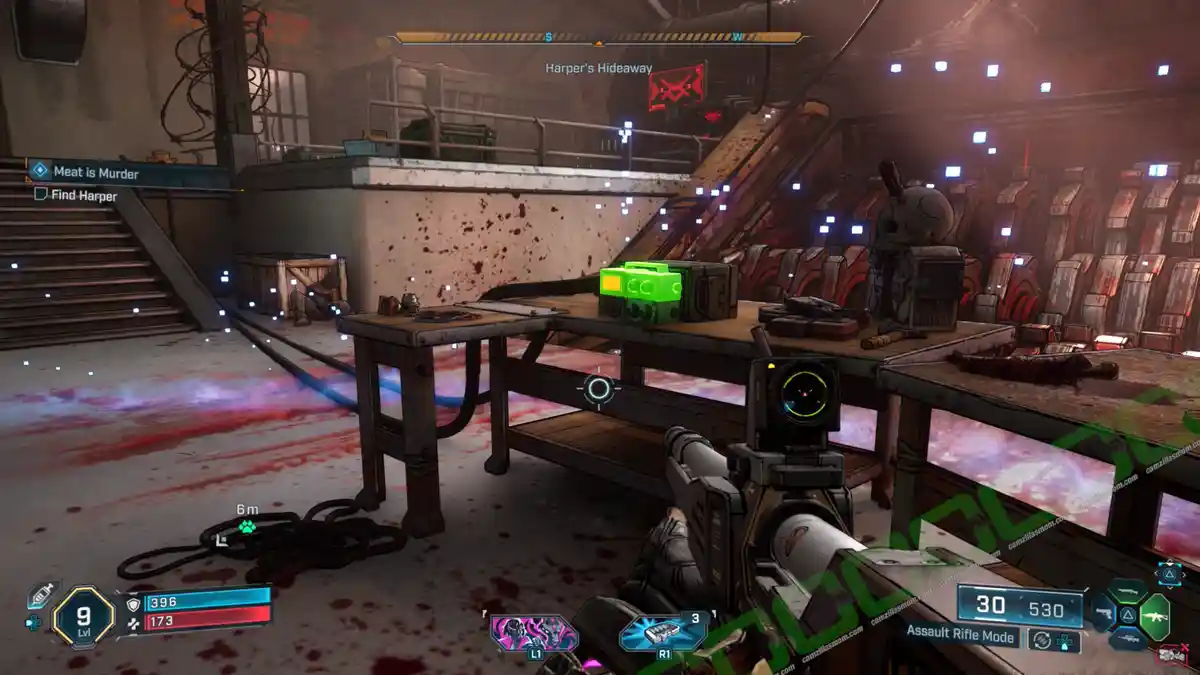This screenshot has width=1200, height=675.
Task: Select the Find Harper objective
Action: 84,196
